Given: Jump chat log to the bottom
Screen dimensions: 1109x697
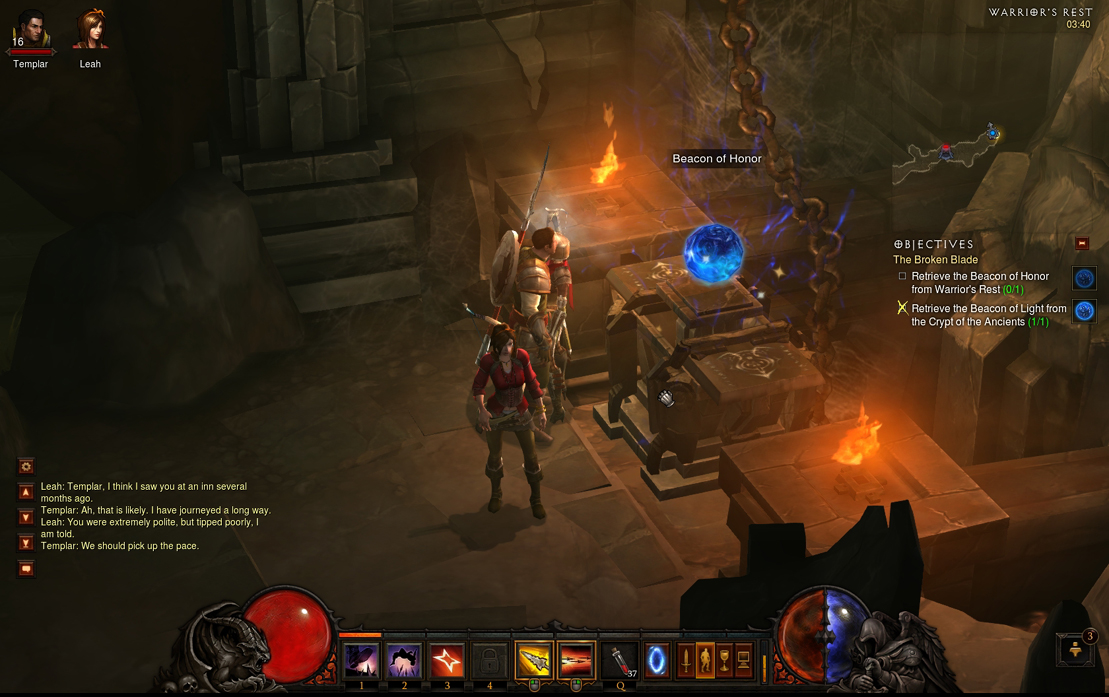Looking at the screenshot, I should pos(26,543).
